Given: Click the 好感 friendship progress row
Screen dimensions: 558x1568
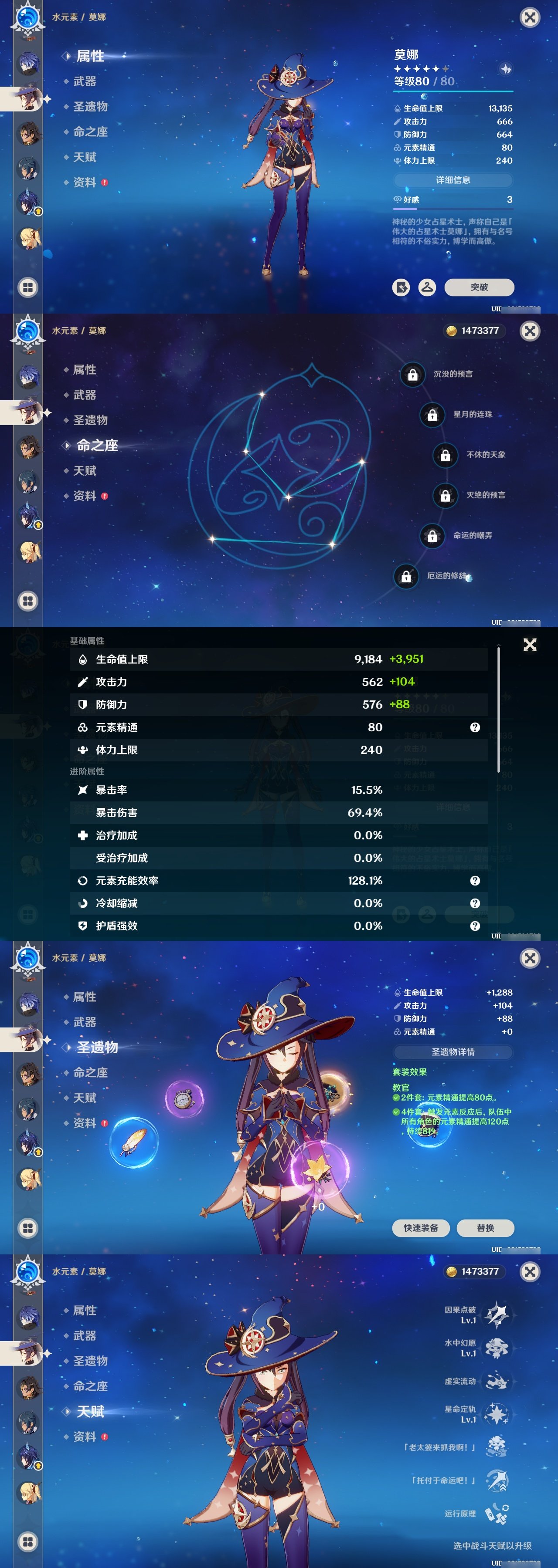Looking at the screenshot, I should (453, 199).
